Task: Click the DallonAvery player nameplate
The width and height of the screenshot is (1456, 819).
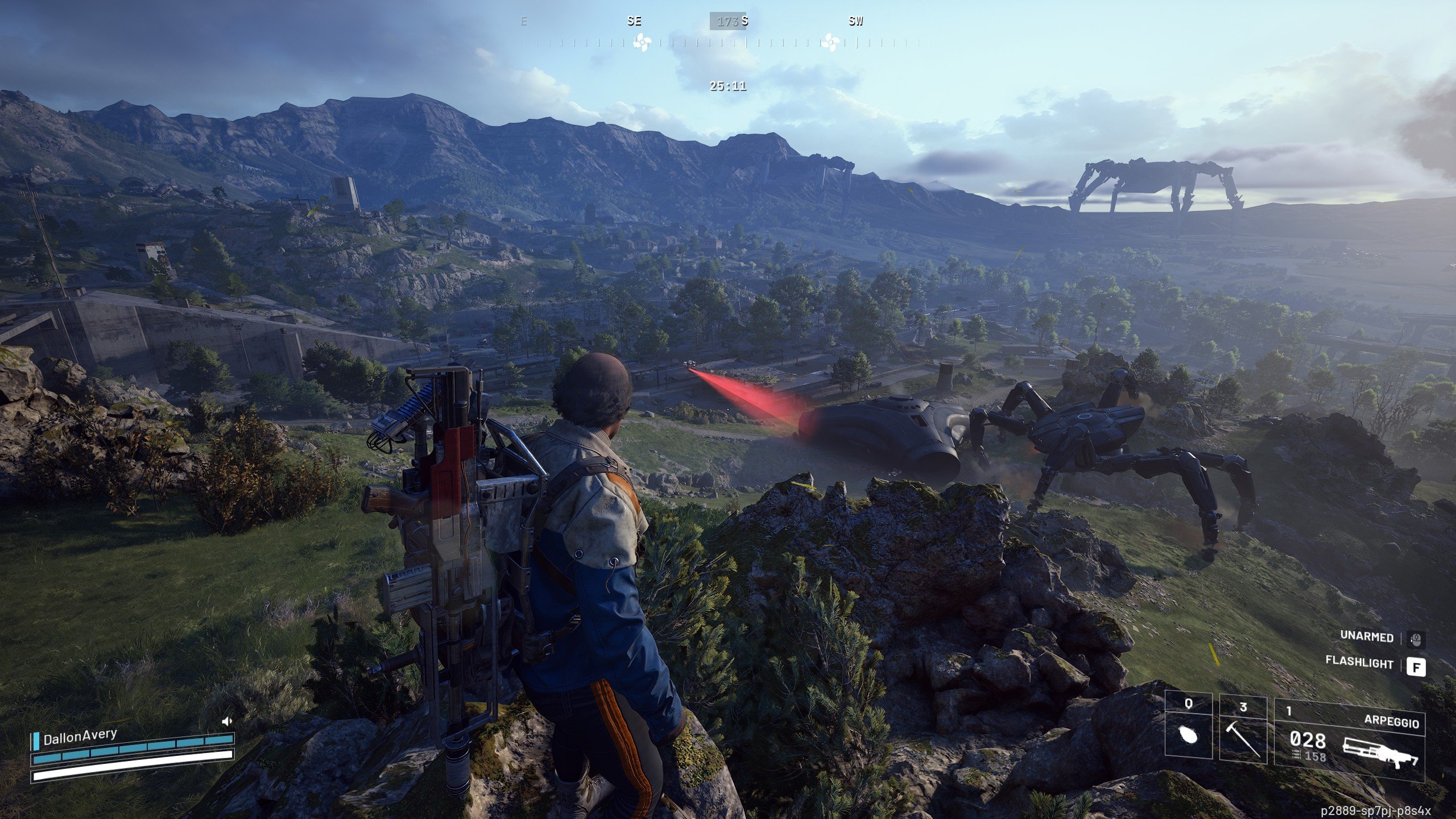Action: [x=80, y=738]
